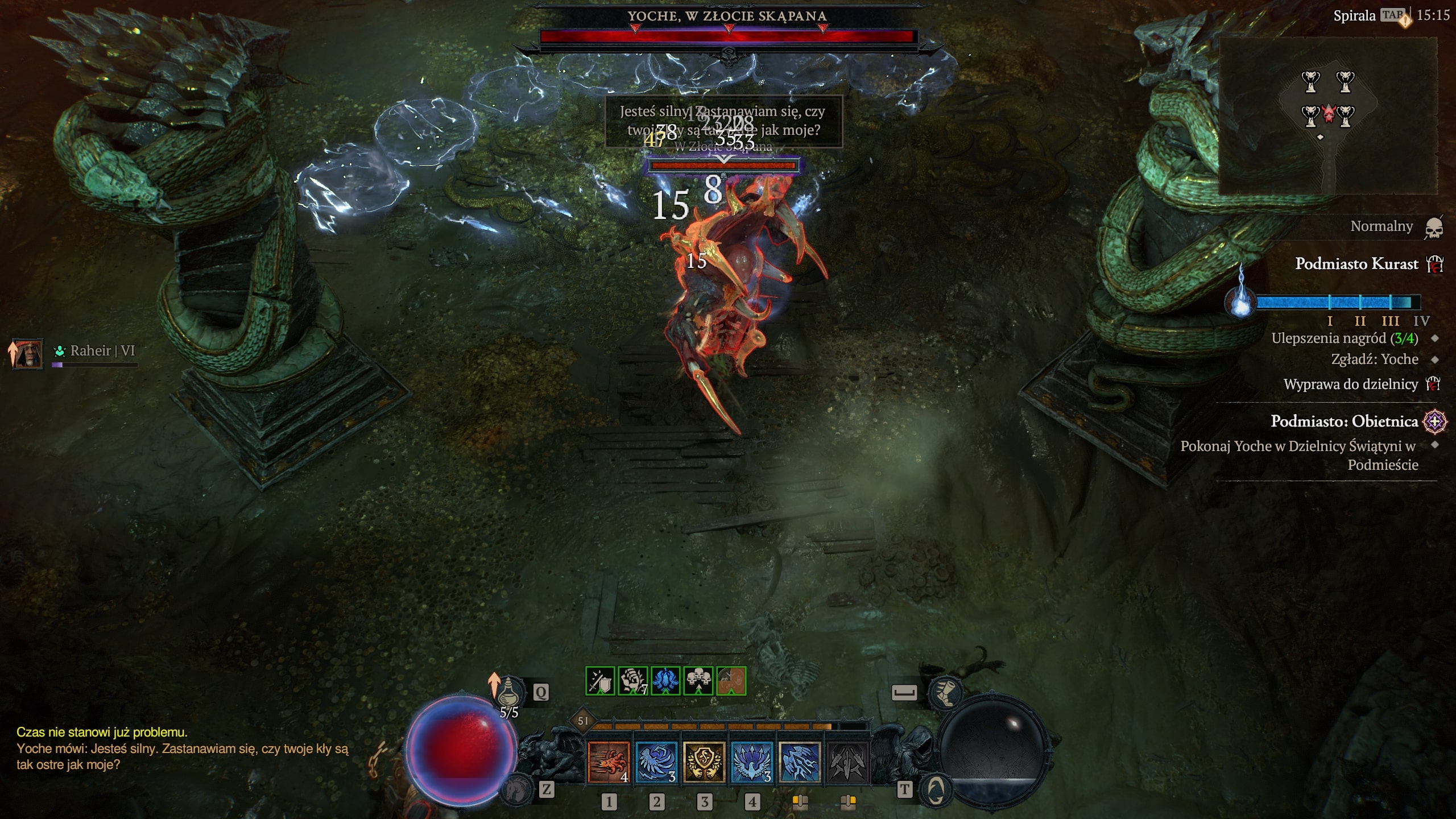
Task: Inspect the blue spirit flame buff icon
Action: [x=665, y=681]
